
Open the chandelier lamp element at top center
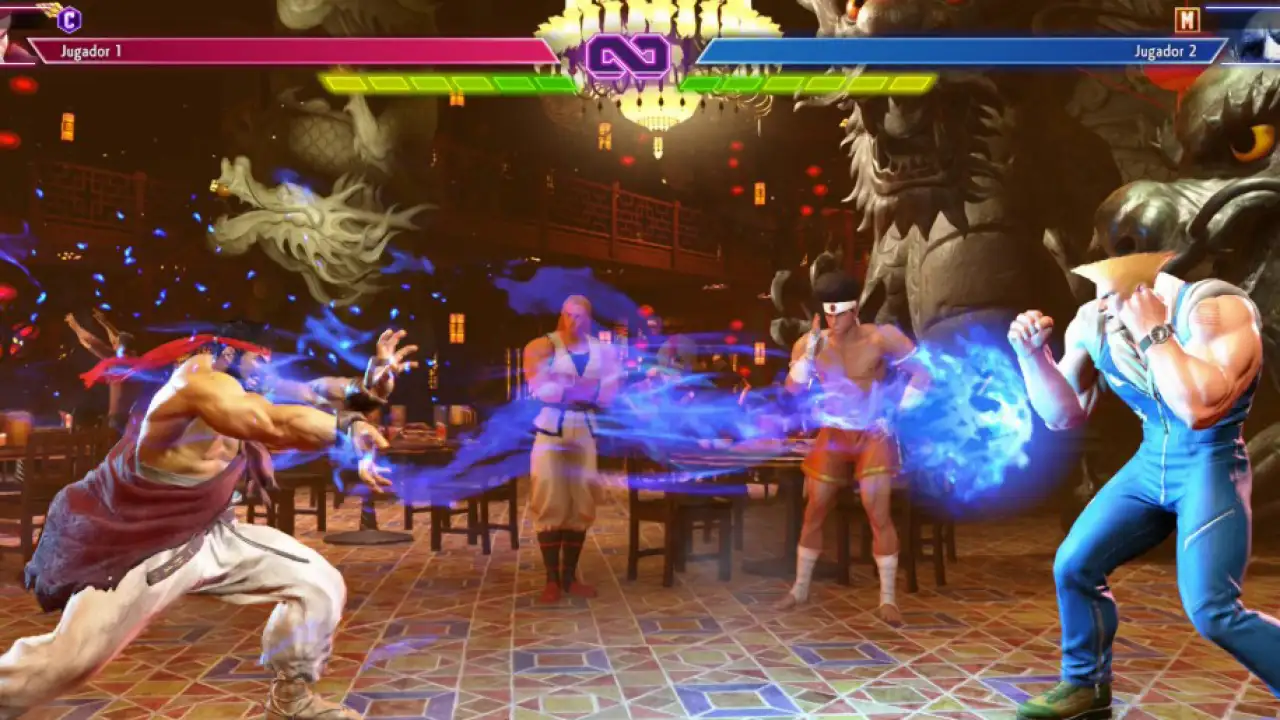655,110
